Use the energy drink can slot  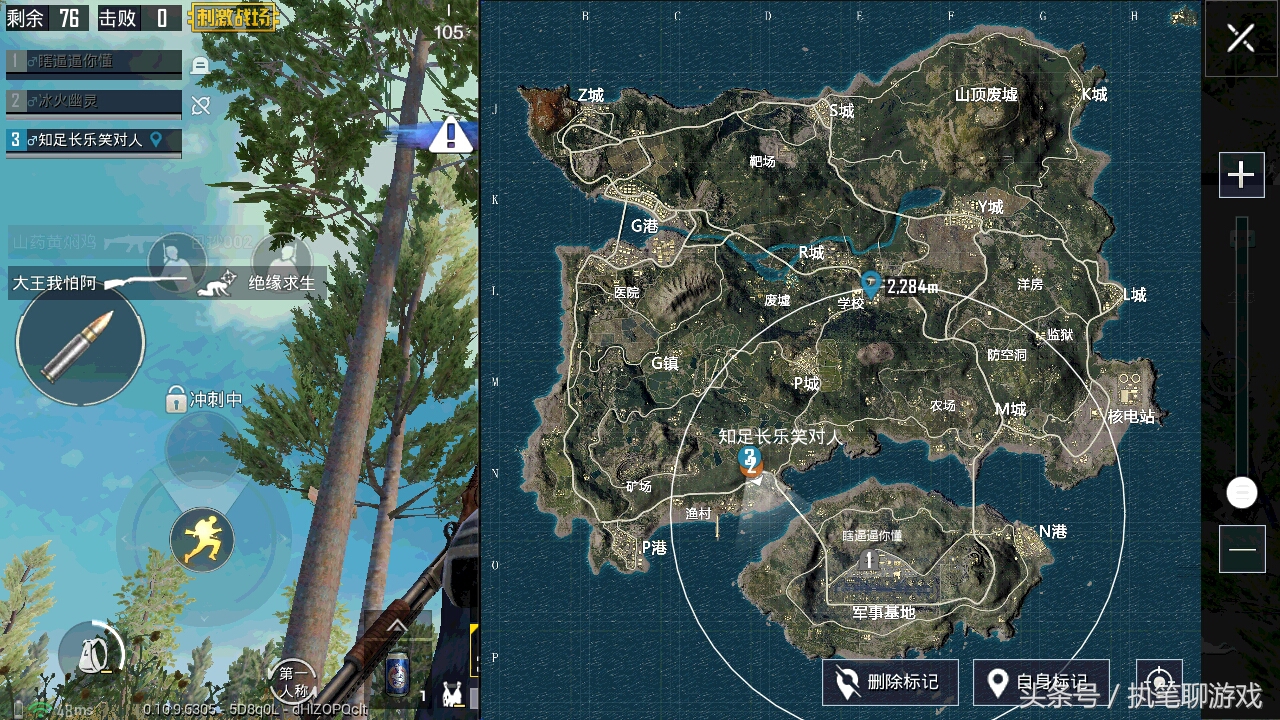click(x=397, y=673)
